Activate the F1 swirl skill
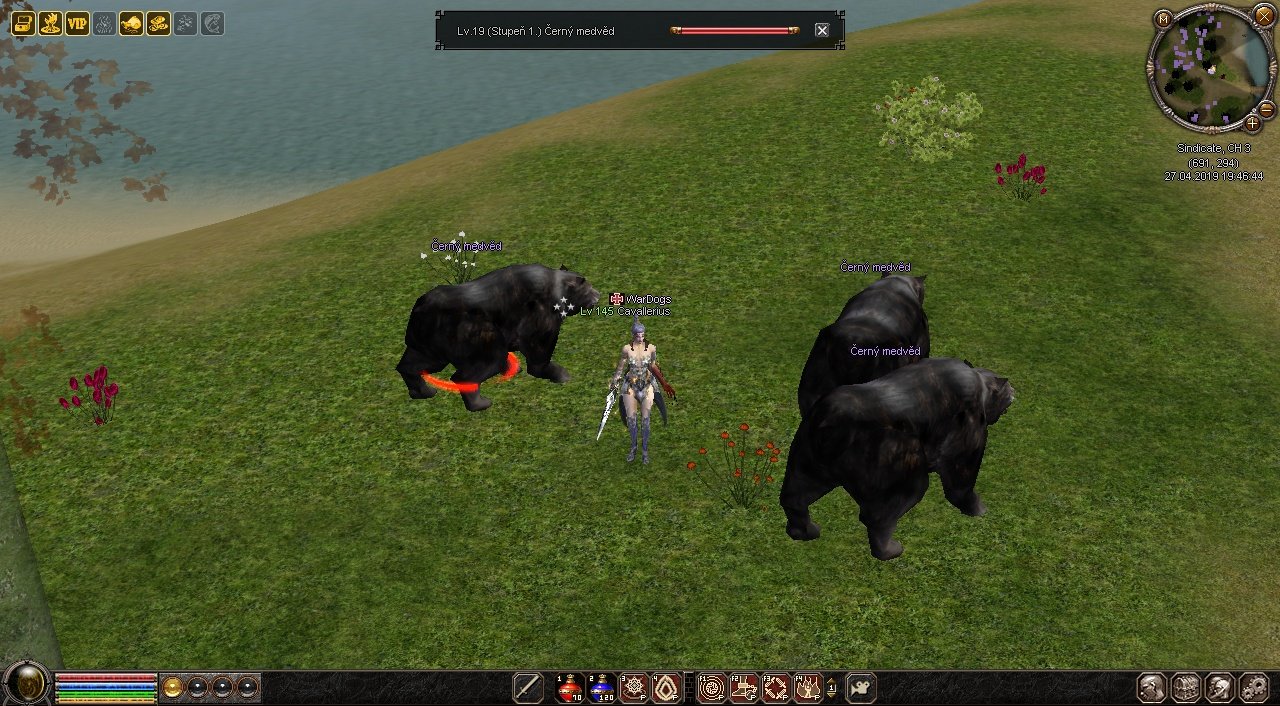This screenshot has width=1280, height=706. pyautogui.click(x=712, y=688)
